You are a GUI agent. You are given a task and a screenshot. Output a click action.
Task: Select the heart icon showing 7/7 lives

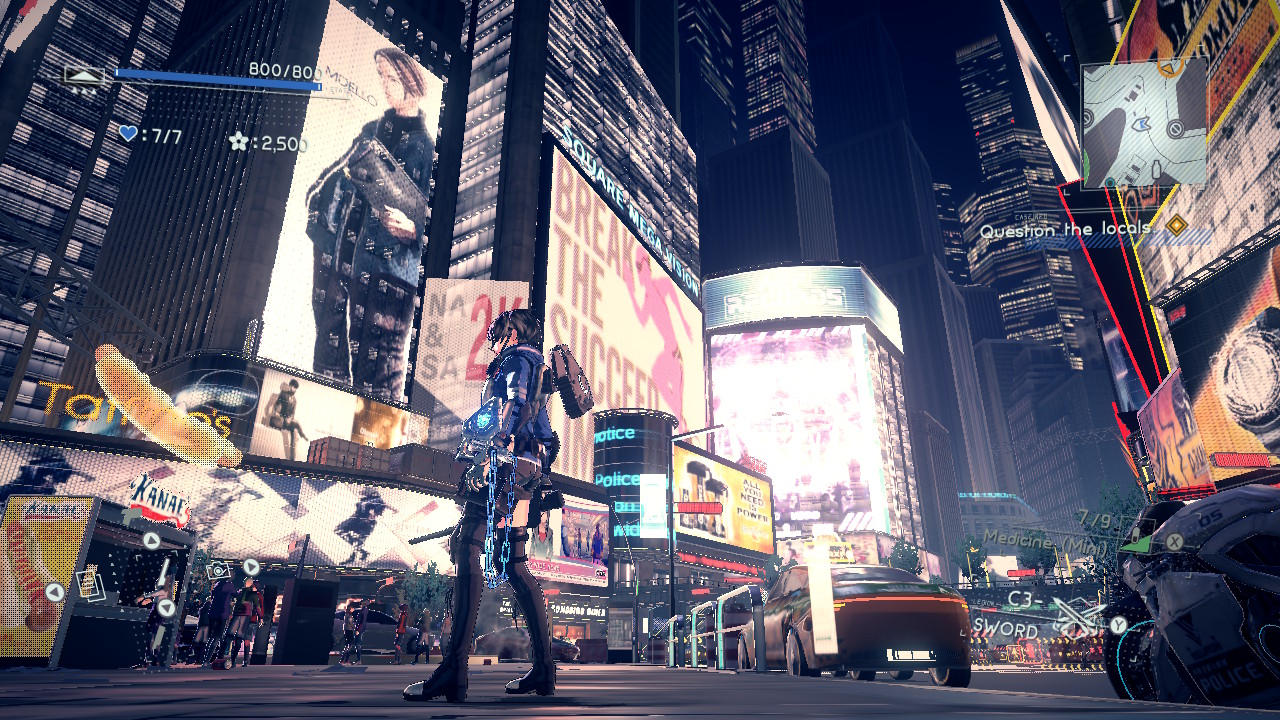(127, 133)
